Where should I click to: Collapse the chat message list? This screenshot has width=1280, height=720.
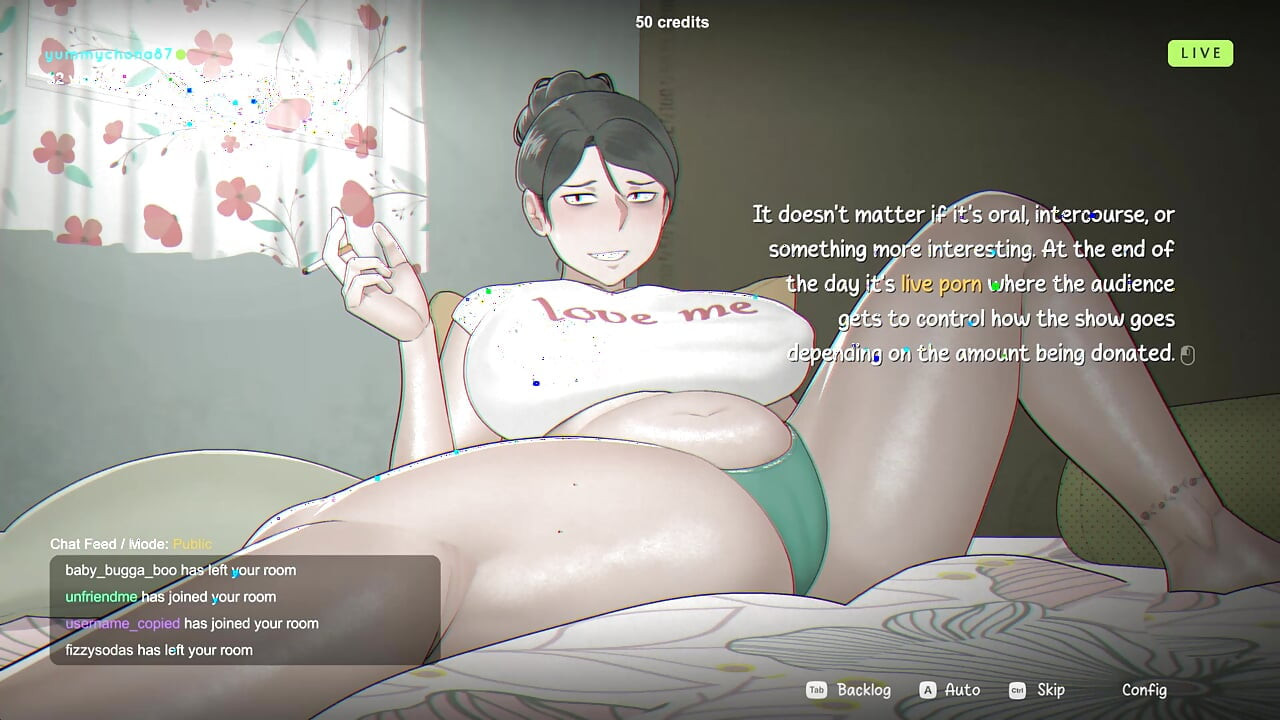[240, 610]
